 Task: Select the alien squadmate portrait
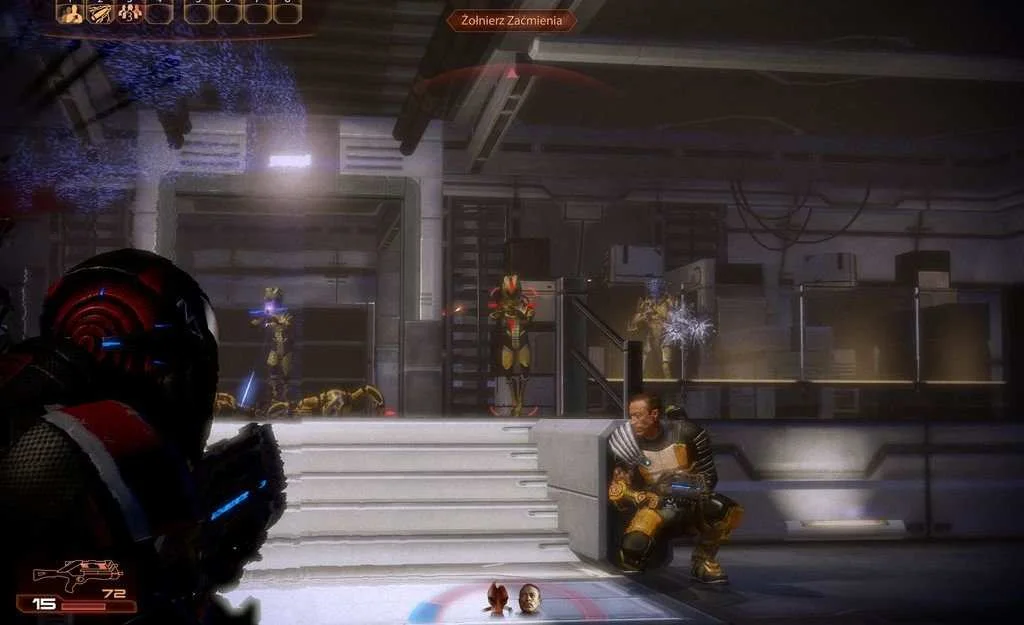498,598
